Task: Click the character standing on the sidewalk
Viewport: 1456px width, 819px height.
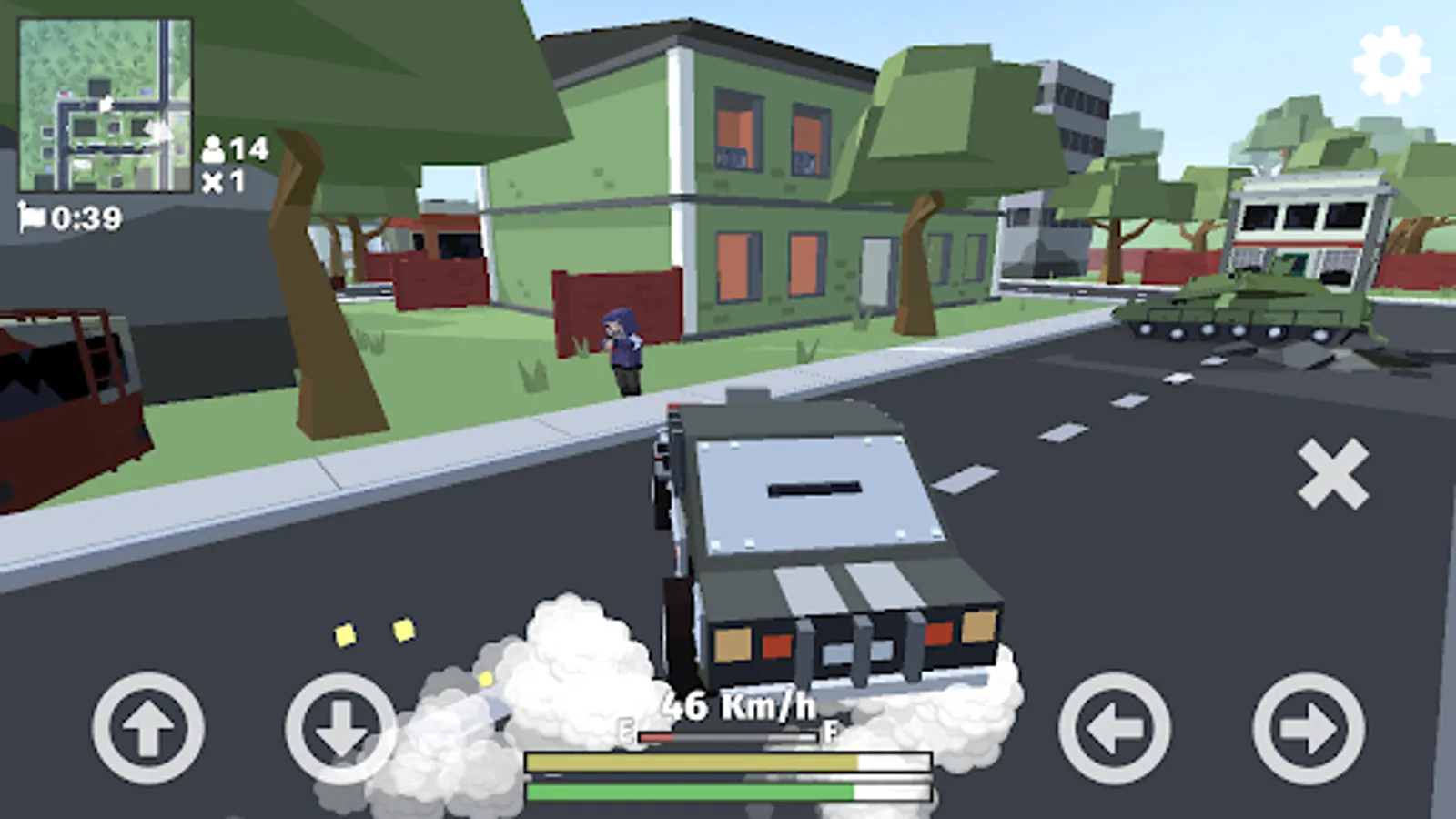Action: coord(623,350)
